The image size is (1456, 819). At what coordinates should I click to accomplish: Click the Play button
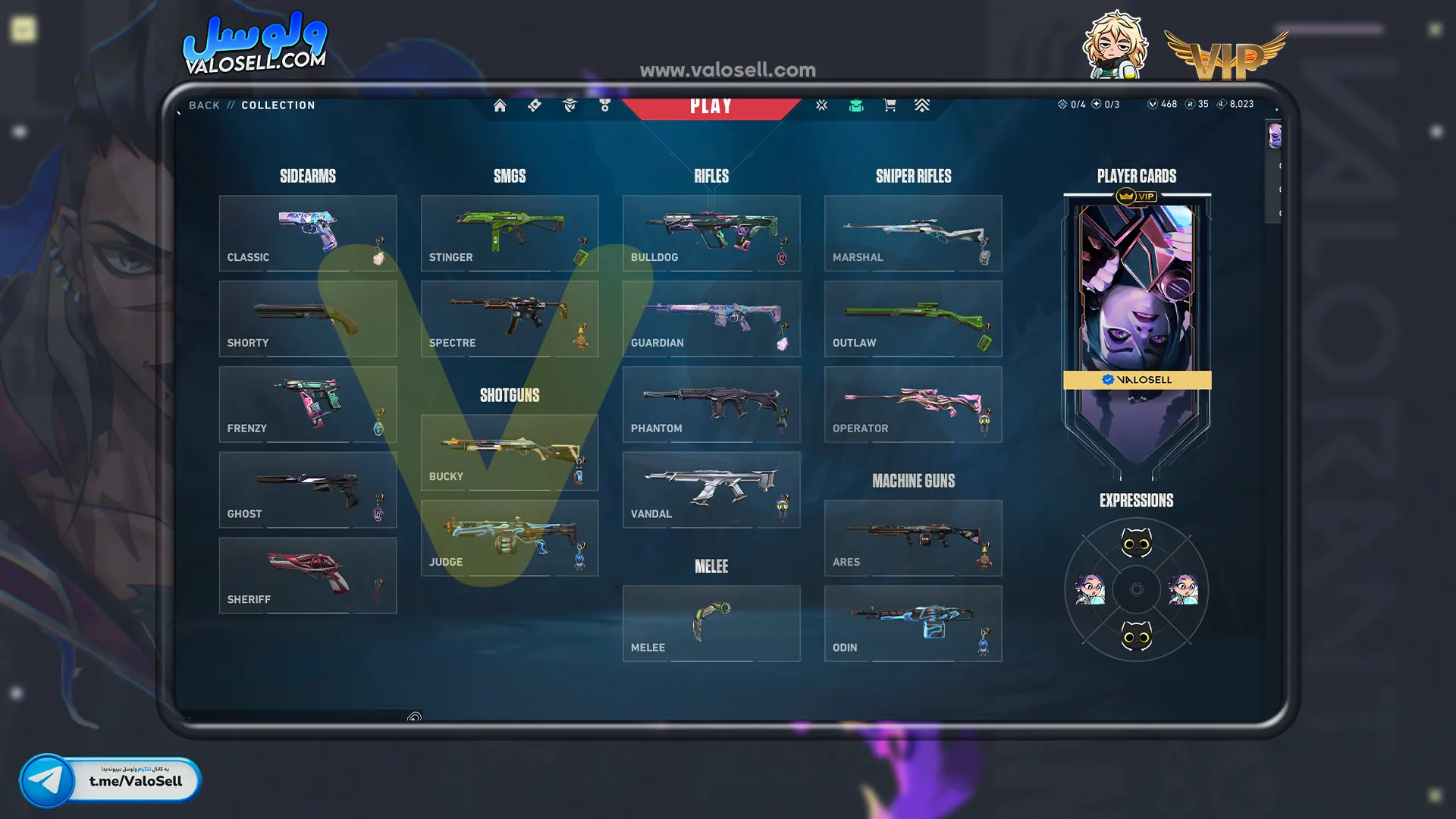point(711,106)
